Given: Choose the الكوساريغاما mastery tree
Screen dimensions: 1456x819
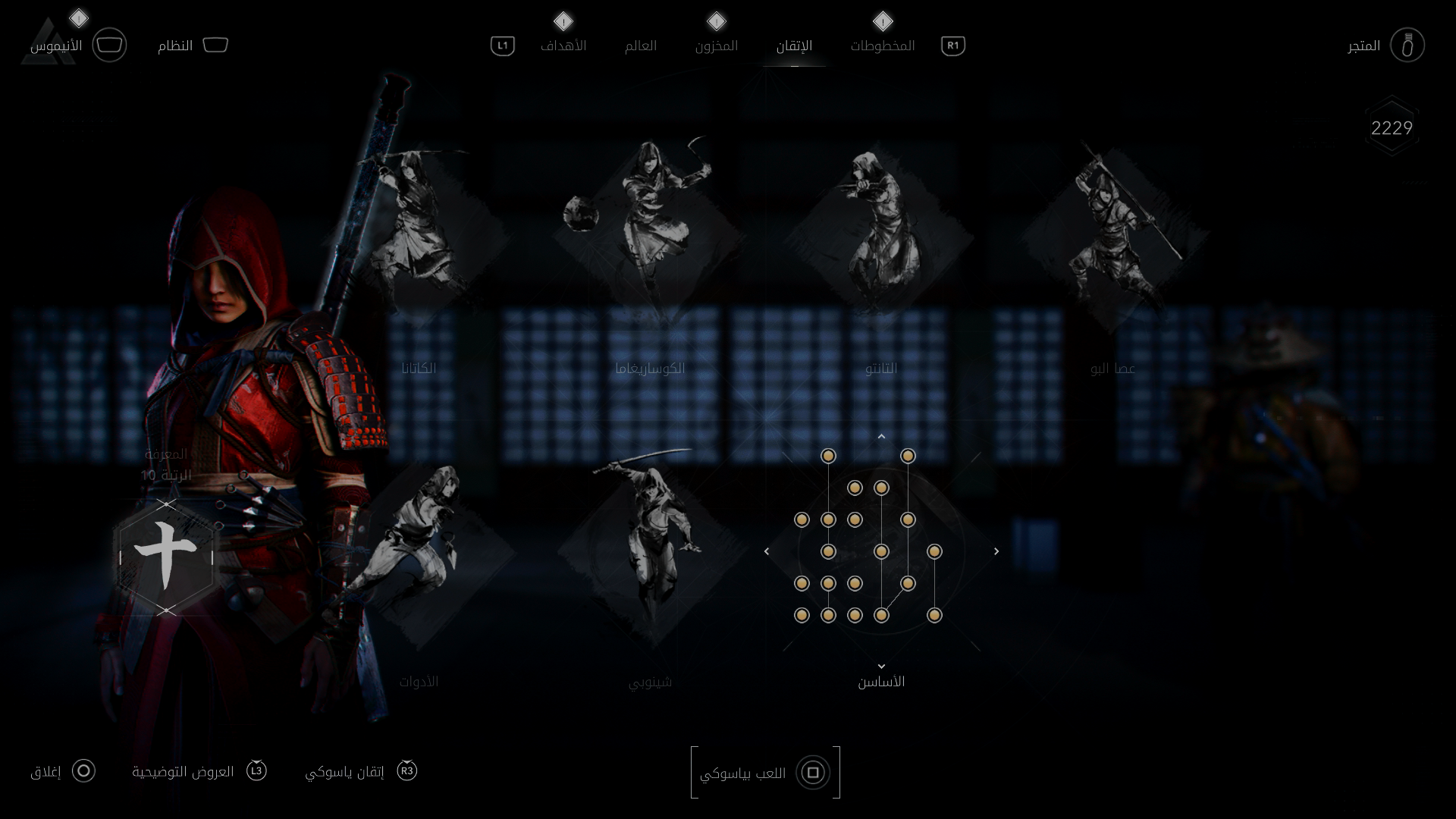Looking at the screenshot, I should click(x=649, y=235).
